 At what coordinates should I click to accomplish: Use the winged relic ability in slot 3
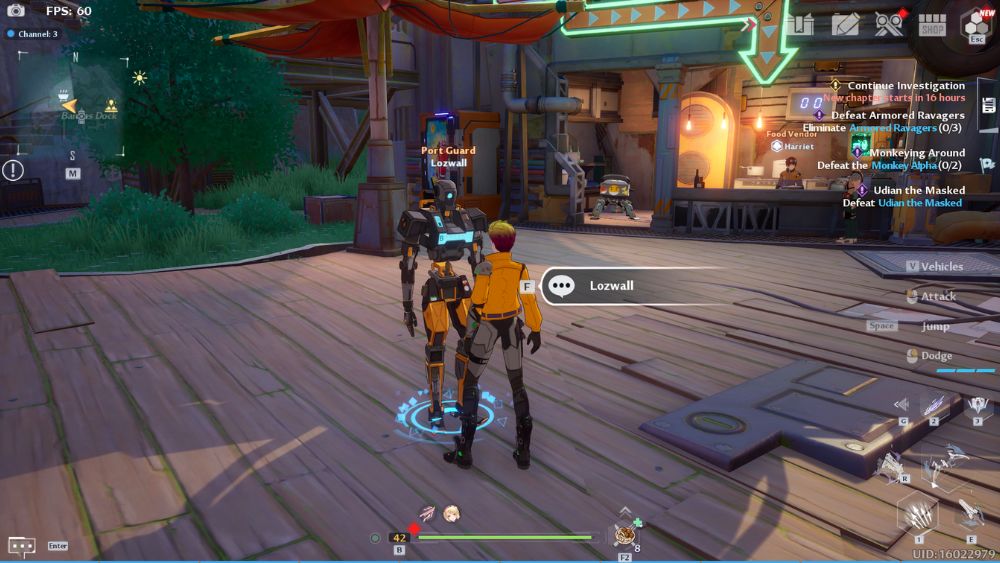[978, 407]
